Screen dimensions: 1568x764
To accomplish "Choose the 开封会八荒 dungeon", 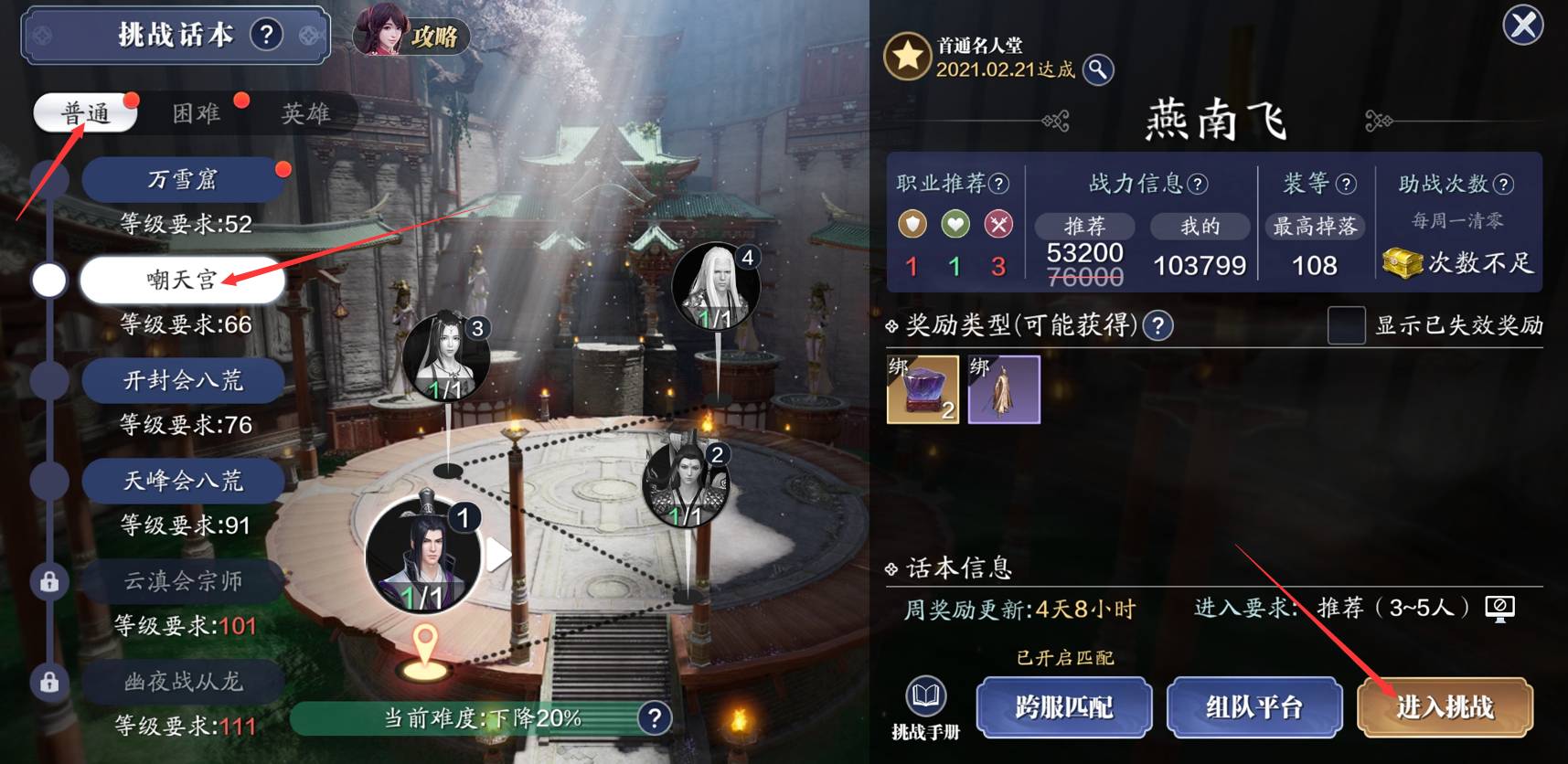I will (x=183, y=380).
